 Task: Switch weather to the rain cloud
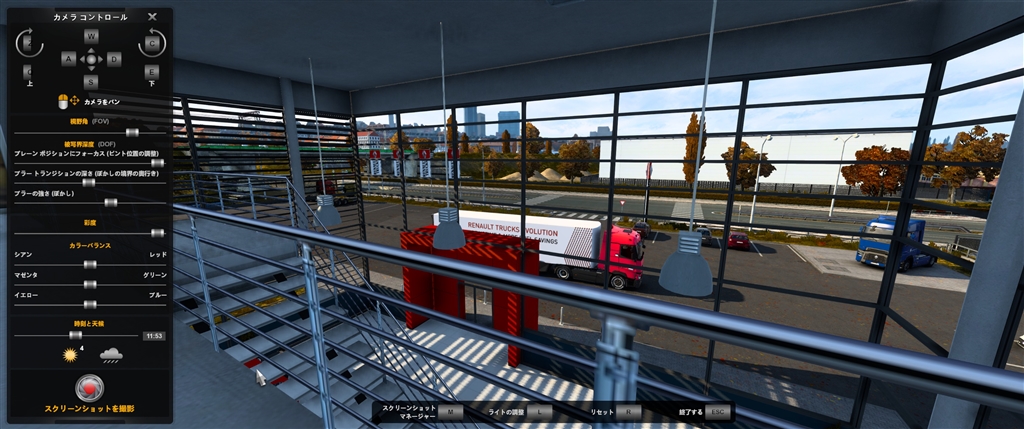[110, 354]
